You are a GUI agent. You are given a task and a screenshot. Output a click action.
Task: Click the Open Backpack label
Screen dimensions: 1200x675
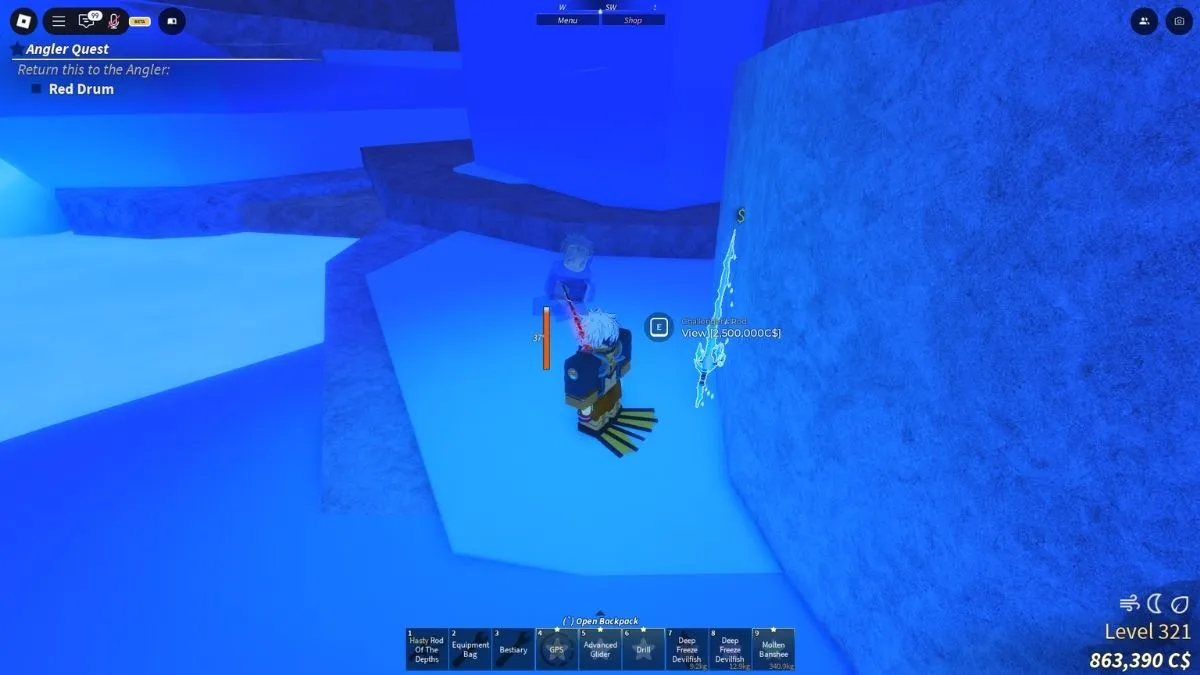click(x=600, y=621)
